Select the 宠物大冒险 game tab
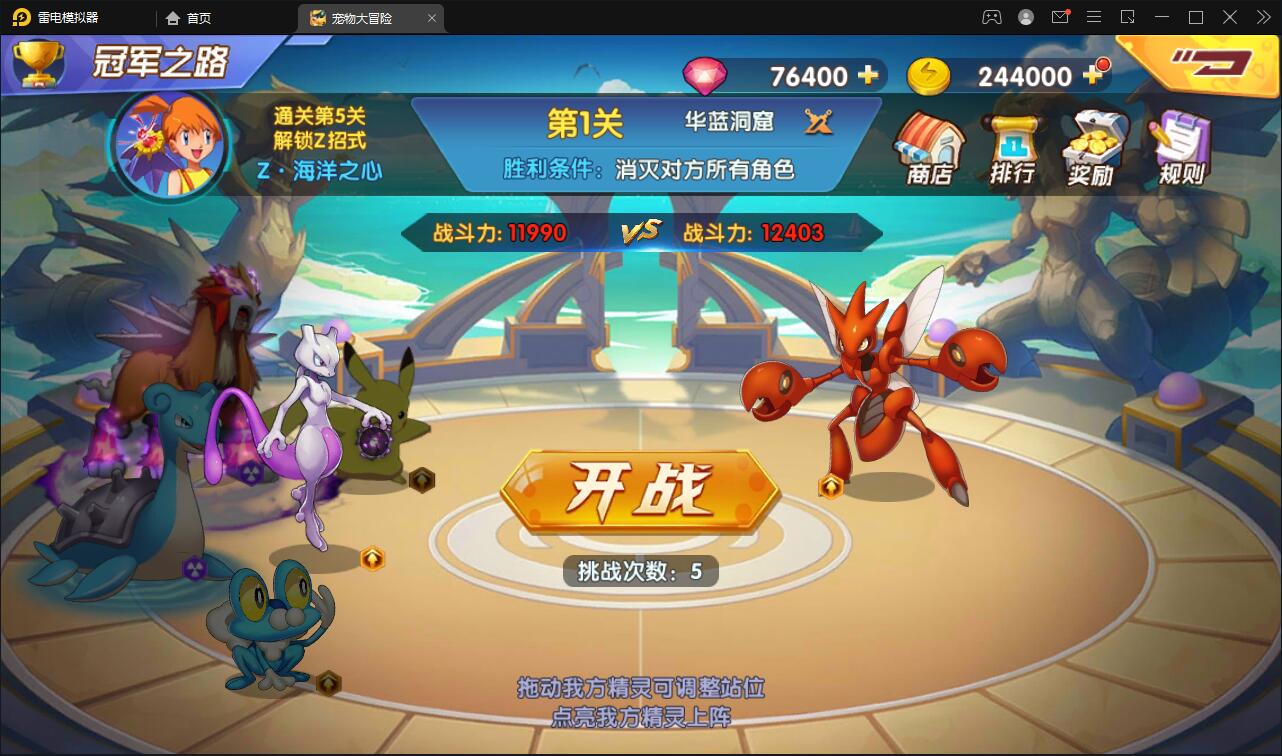 pos(363,17)
